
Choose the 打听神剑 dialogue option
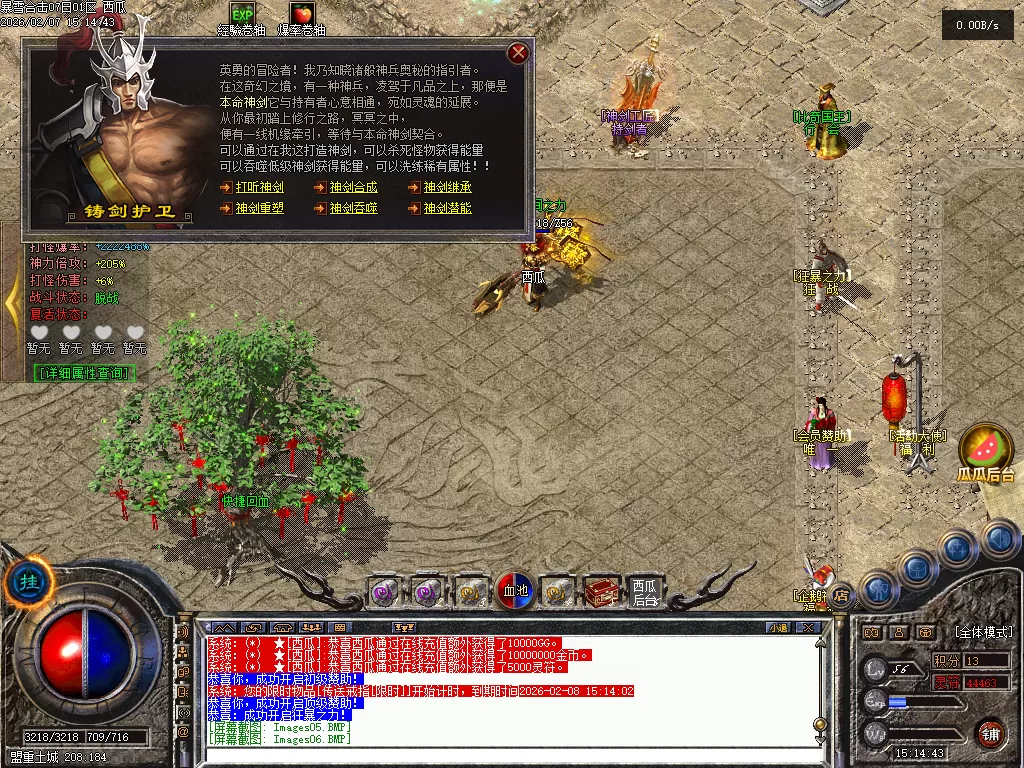260,187
